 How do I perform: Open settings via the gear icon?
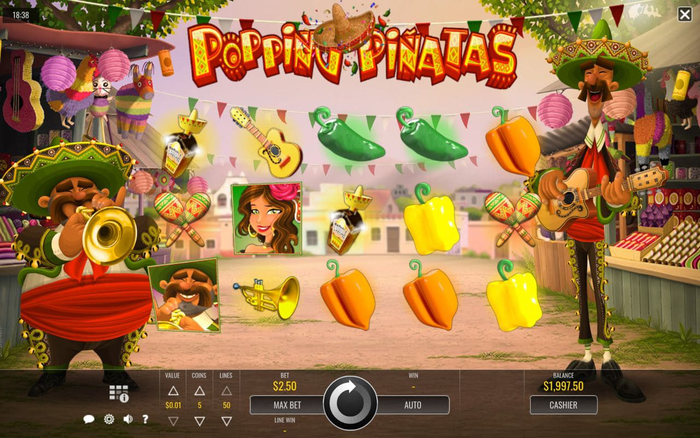pos(108,419)
